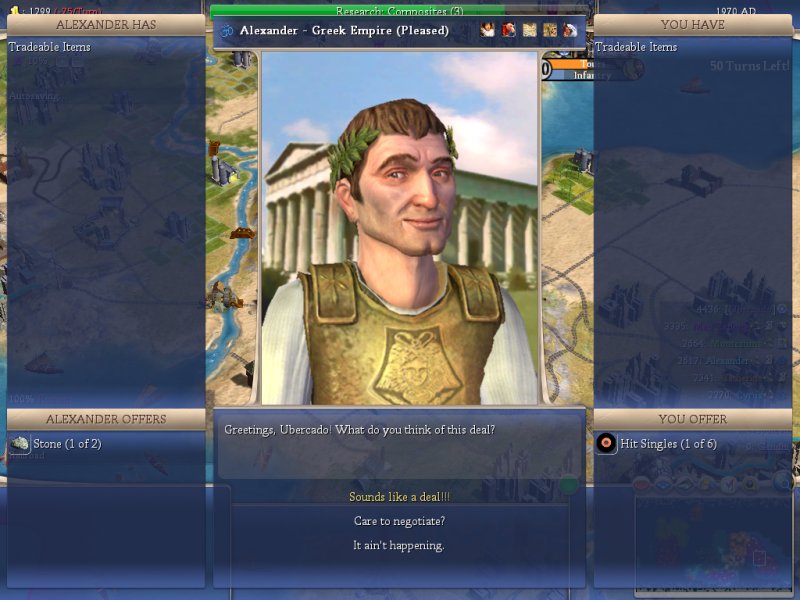Choose the "Care to negotiate?" reply
The height and width of the screenshot is (600, 800).
(x=399, y=521)
